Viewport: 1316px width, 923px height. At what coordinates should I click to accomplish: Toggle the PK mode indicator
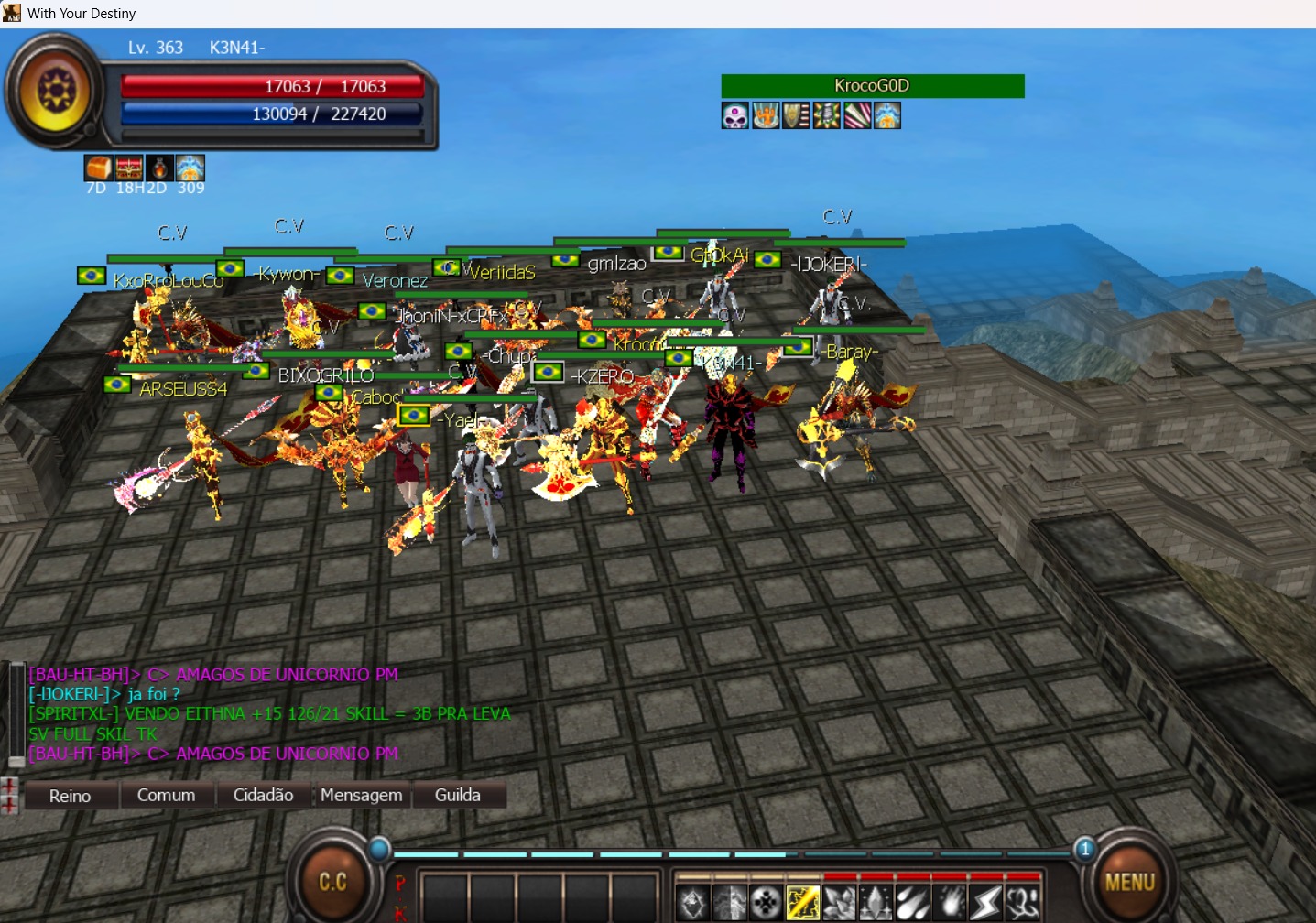point(400,897)
